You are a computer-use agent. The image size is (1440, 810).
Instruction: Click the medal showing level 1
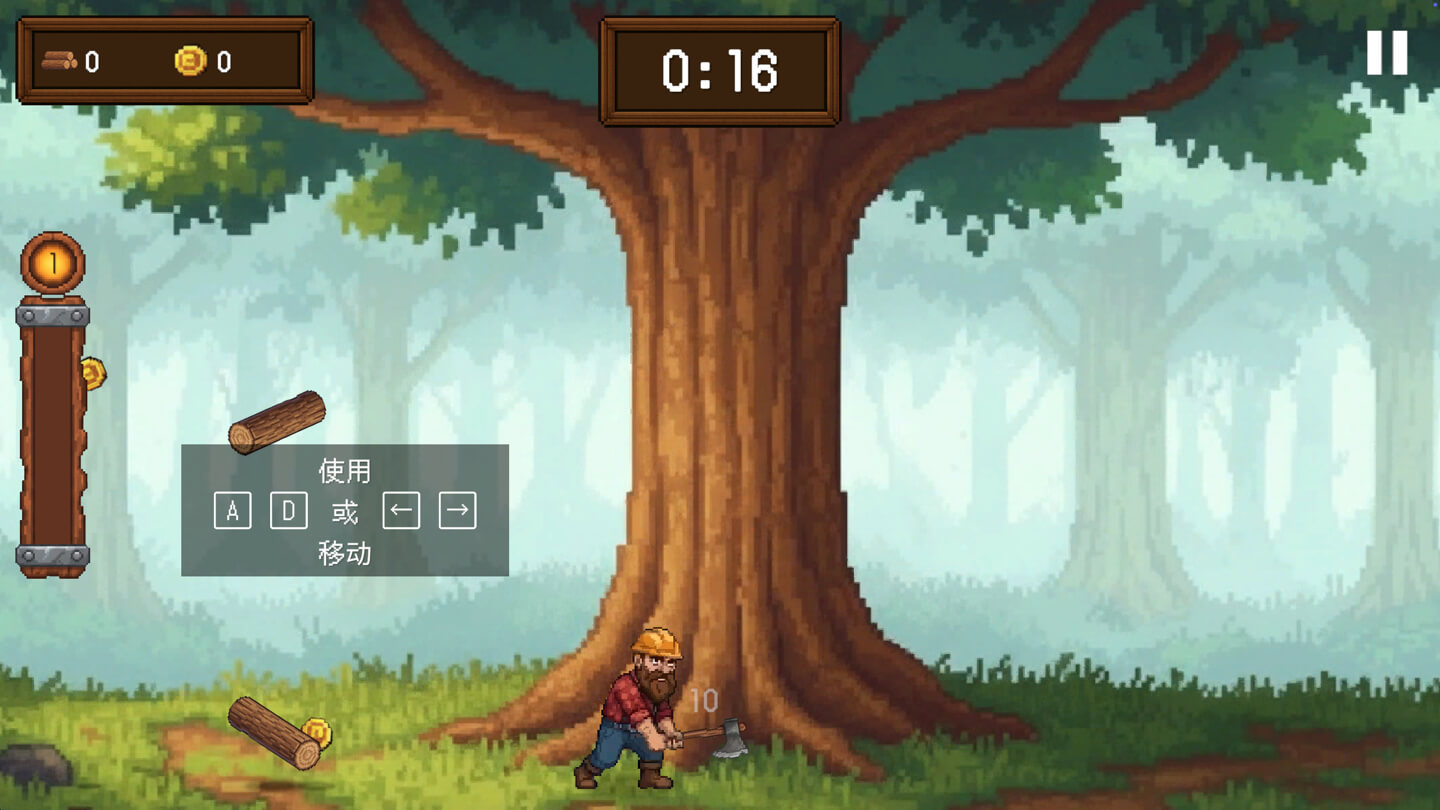[x=53, y=264]
